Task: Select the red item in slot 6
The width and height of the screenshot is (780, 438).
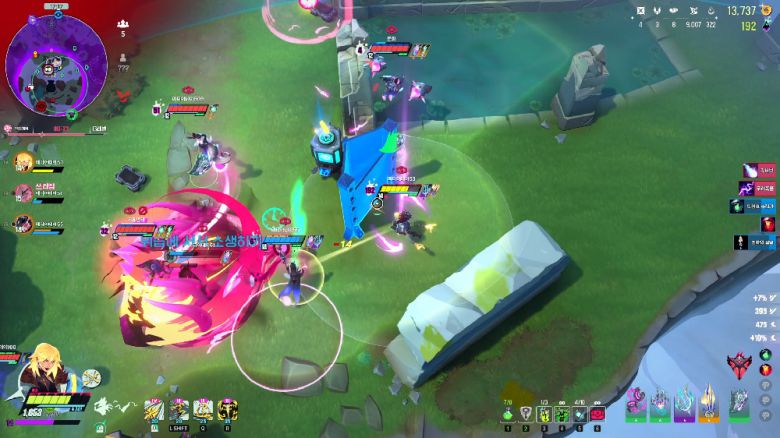Action: coord(598,414)
